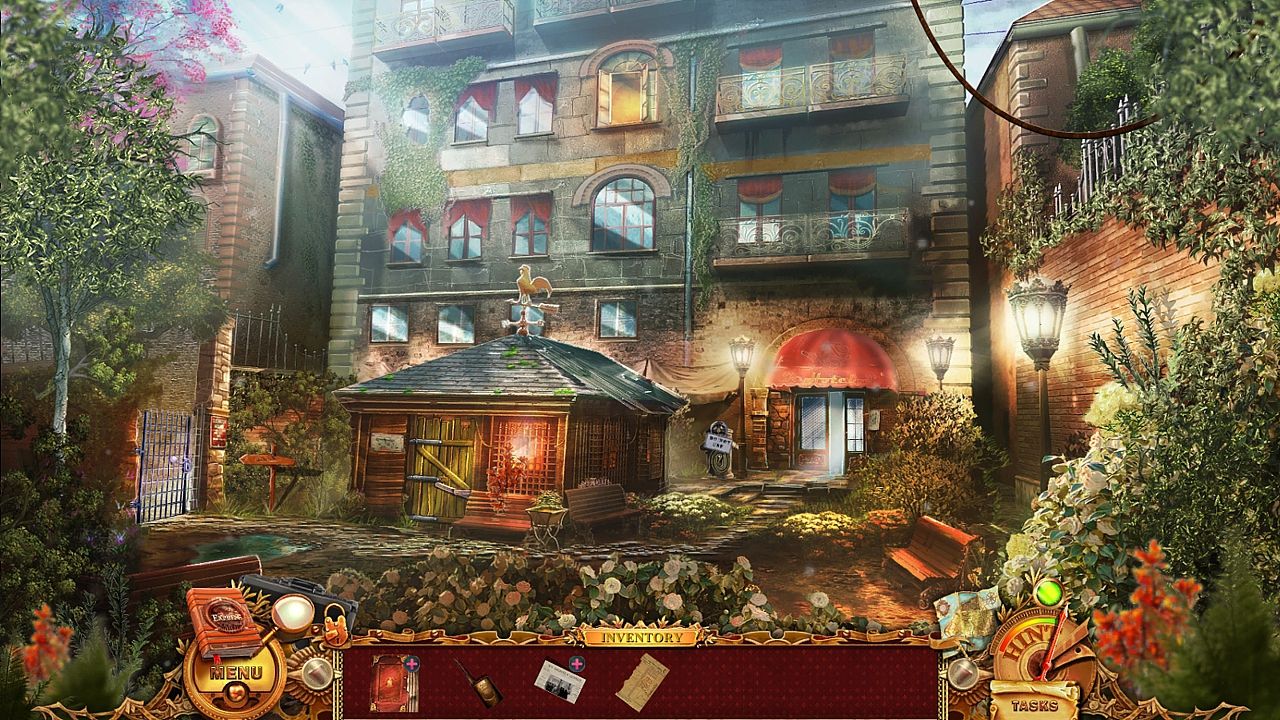Screen dimensions: 1280x720
Task: Click the padlock icon above the Menu medallion
Action: [x=335, y=626]
